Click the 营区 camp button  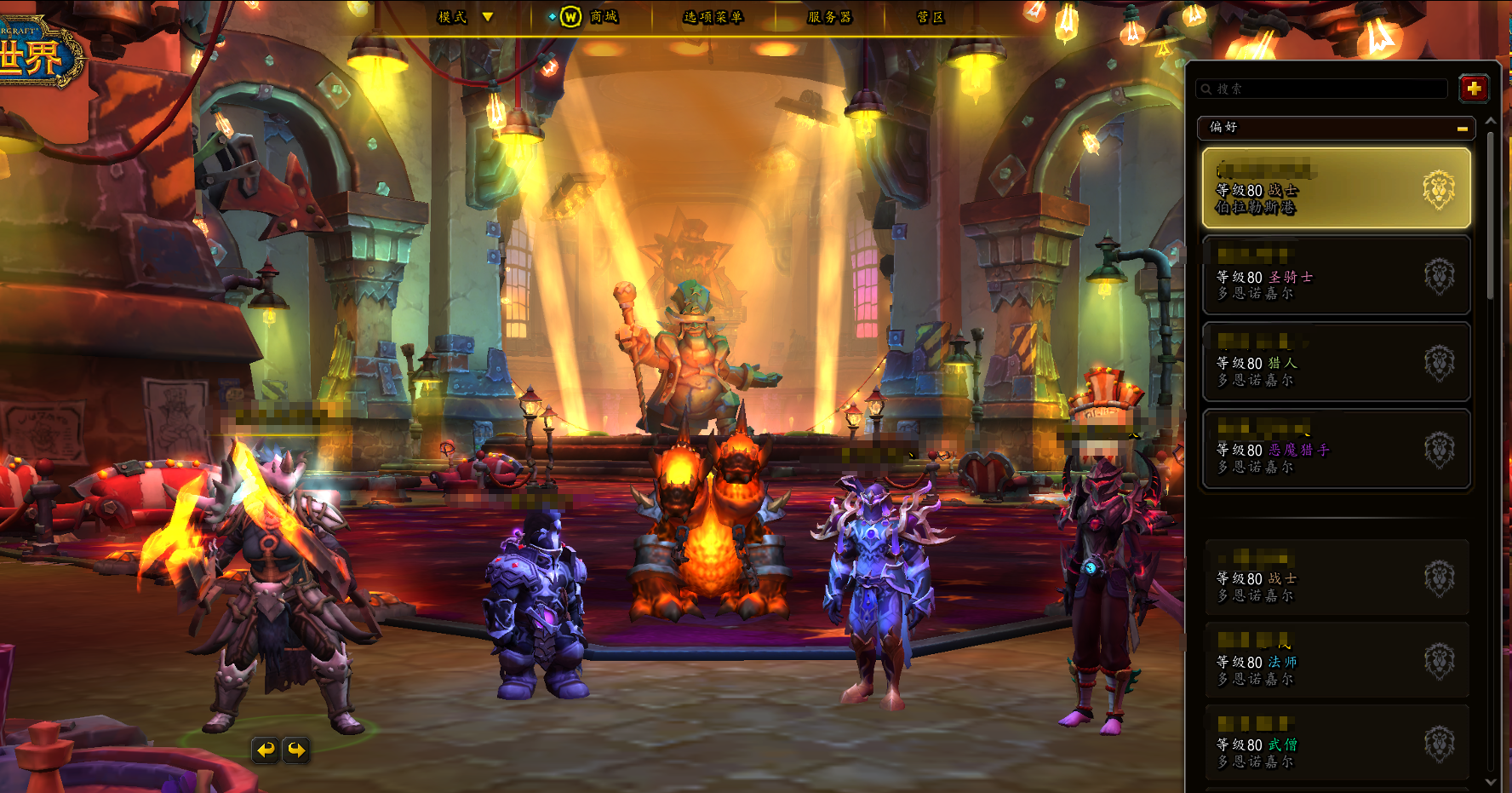tap(930, 17)
